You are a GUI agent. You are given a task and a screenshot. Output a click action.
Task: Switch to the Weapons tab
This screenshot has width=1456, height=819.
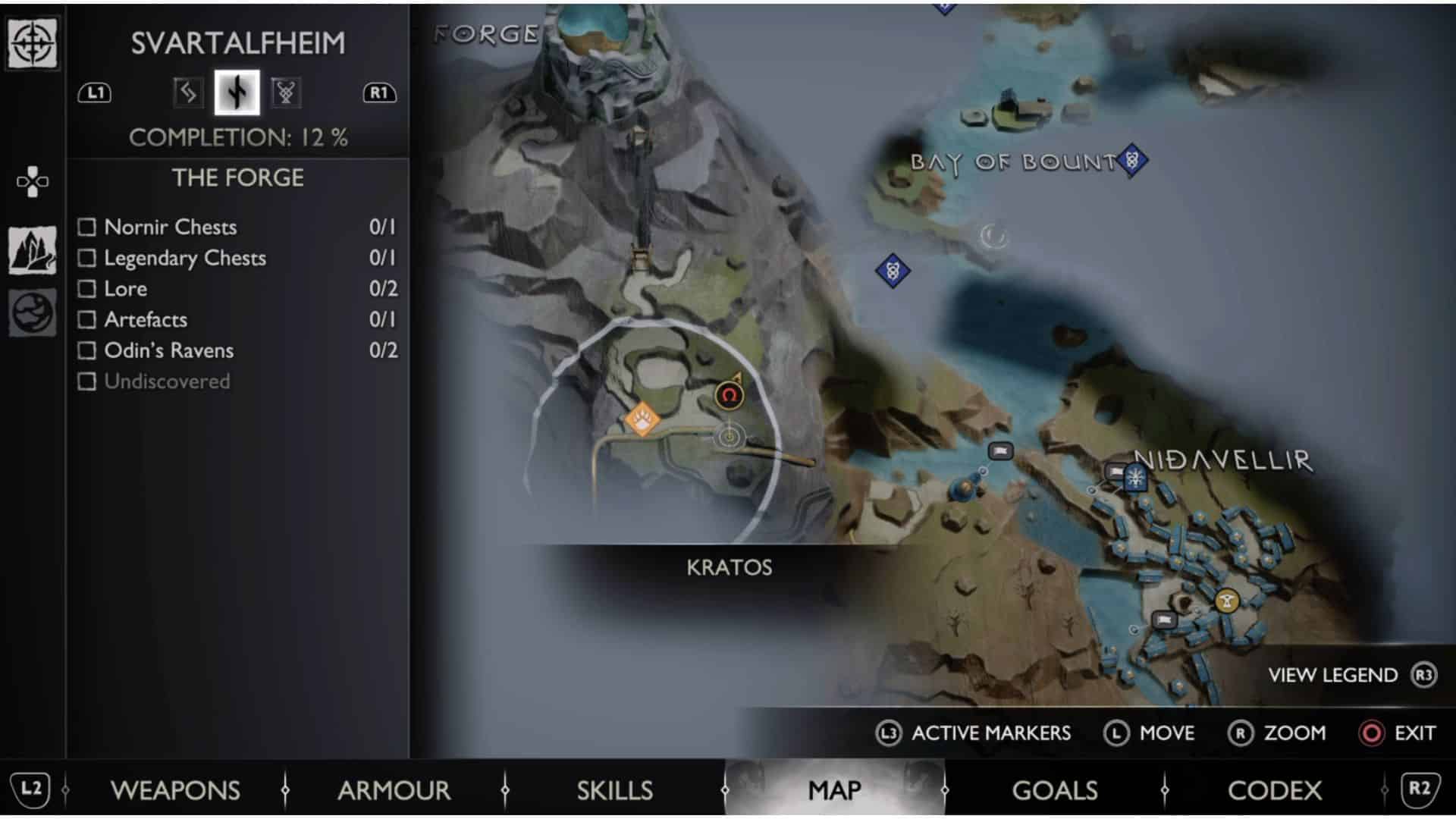(x=175, y=790)
